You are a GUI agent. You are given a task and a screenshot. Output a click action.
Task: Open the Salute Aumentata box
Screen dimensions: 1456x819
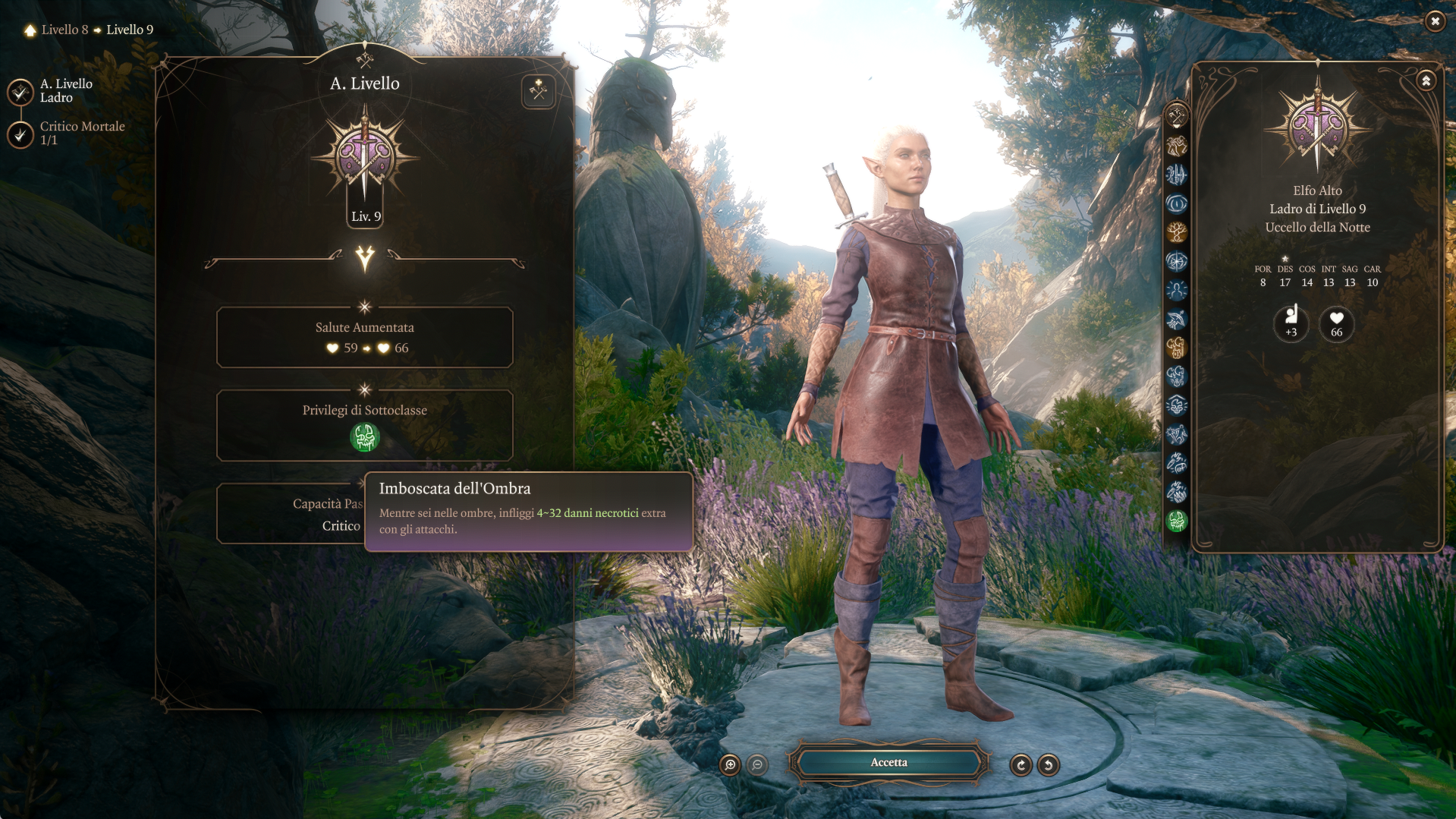pos(364,338)
